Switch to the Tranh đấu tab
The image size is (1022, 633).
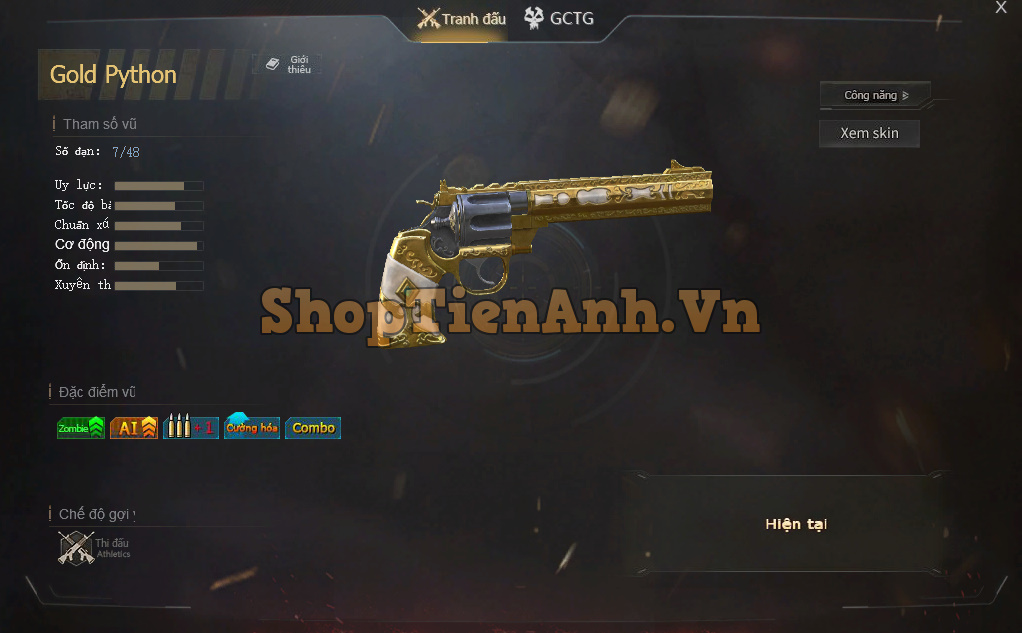point(462,19)
